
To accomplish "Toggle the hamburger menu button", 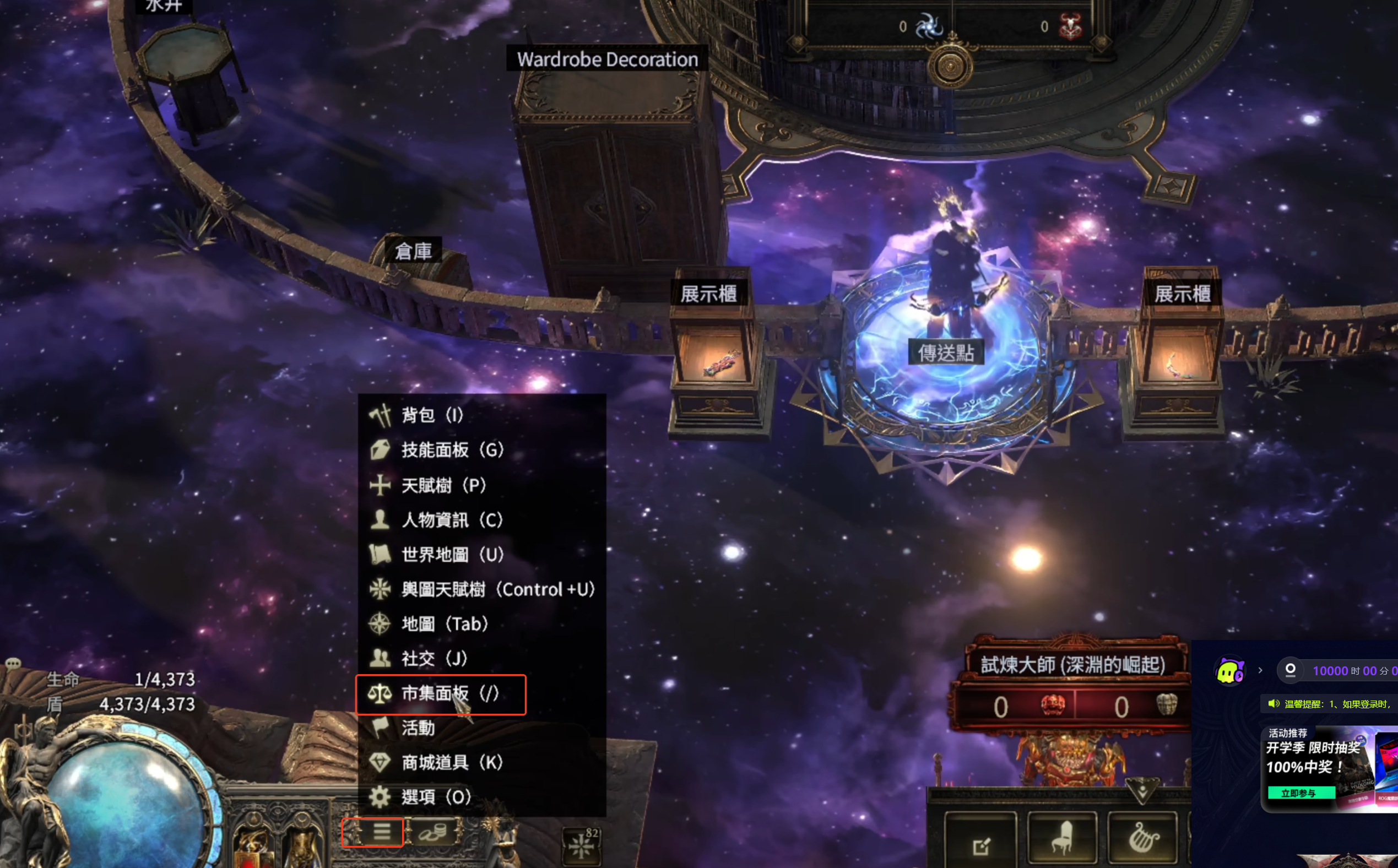I will click(x=382, y=831).
